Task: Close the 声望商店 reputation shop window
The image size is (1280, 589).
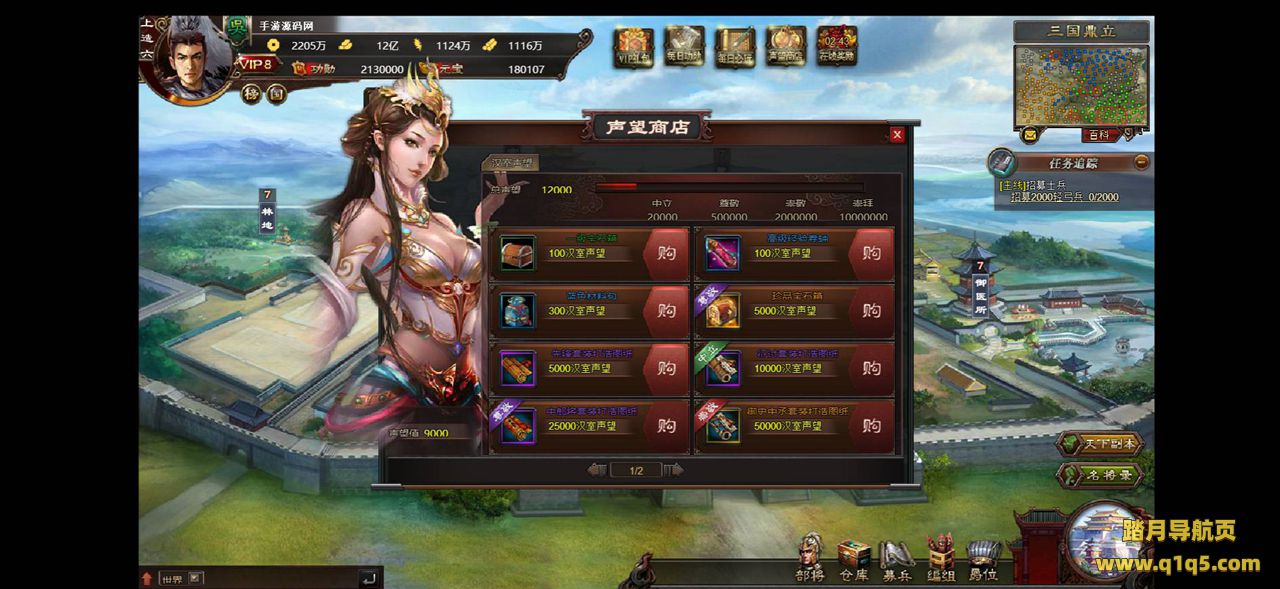Action: point(897,134)
